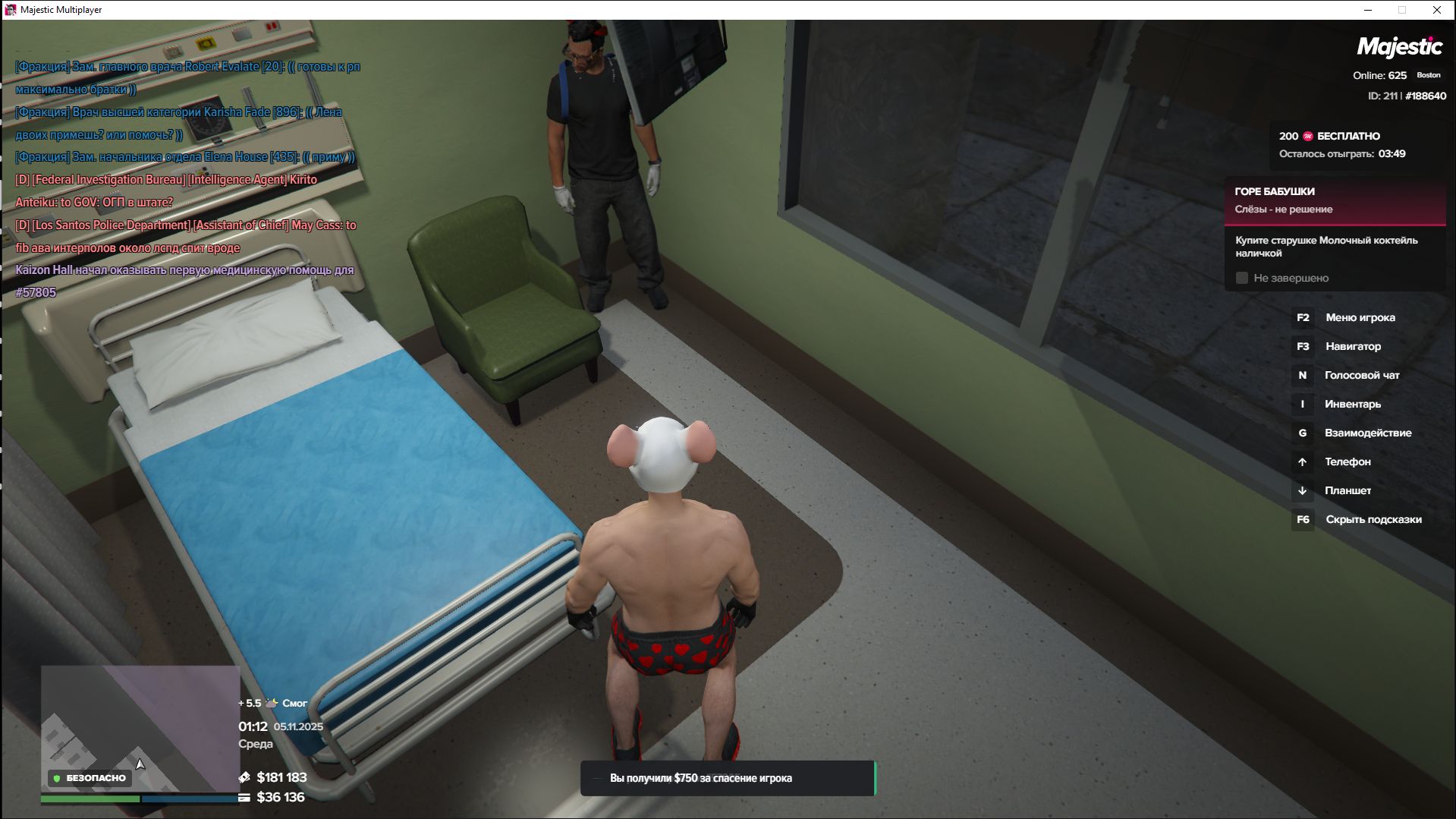Click the $750 rescue reward notification

[x=727, y=778]
